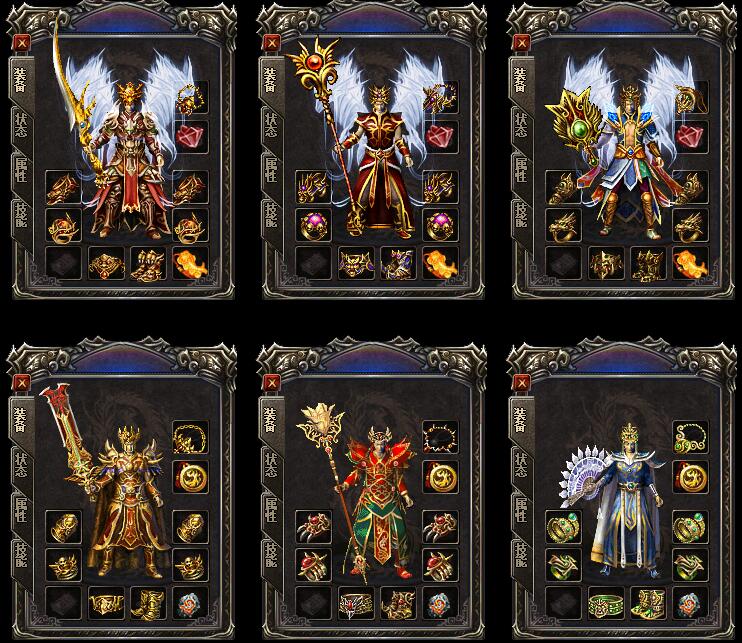
Task: Click flame item slot in red-orb staff mage's panel
Action: [x=439, y=263]
